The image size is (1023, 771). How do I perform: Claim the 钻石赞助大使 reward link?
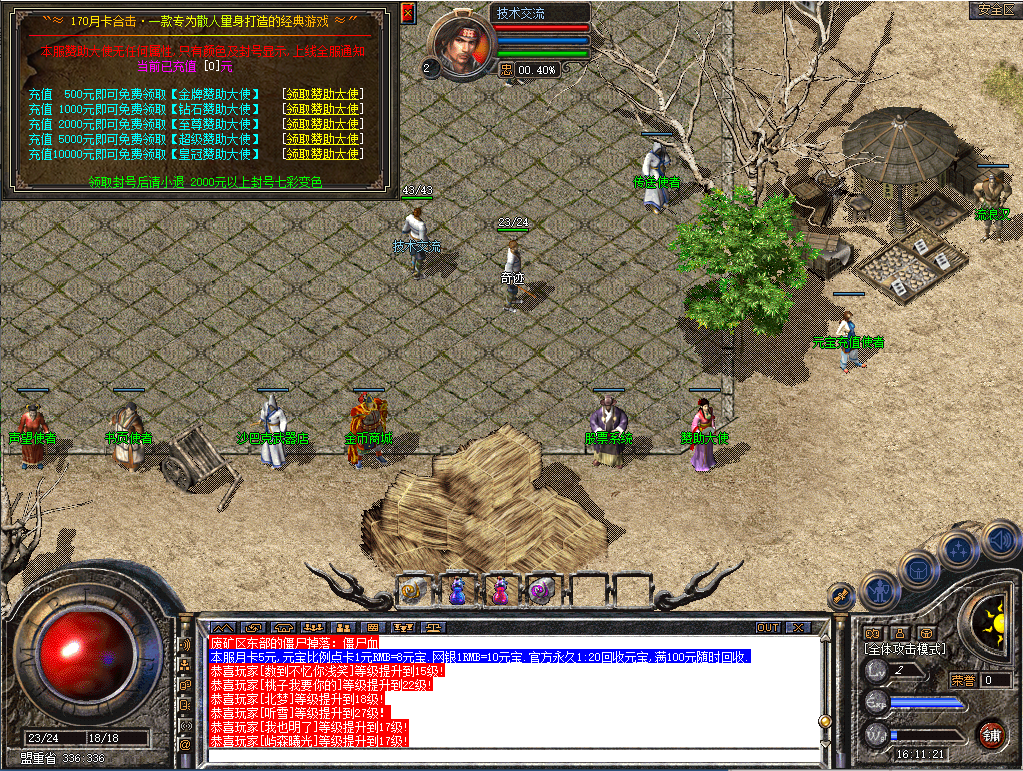pos(322,109)
